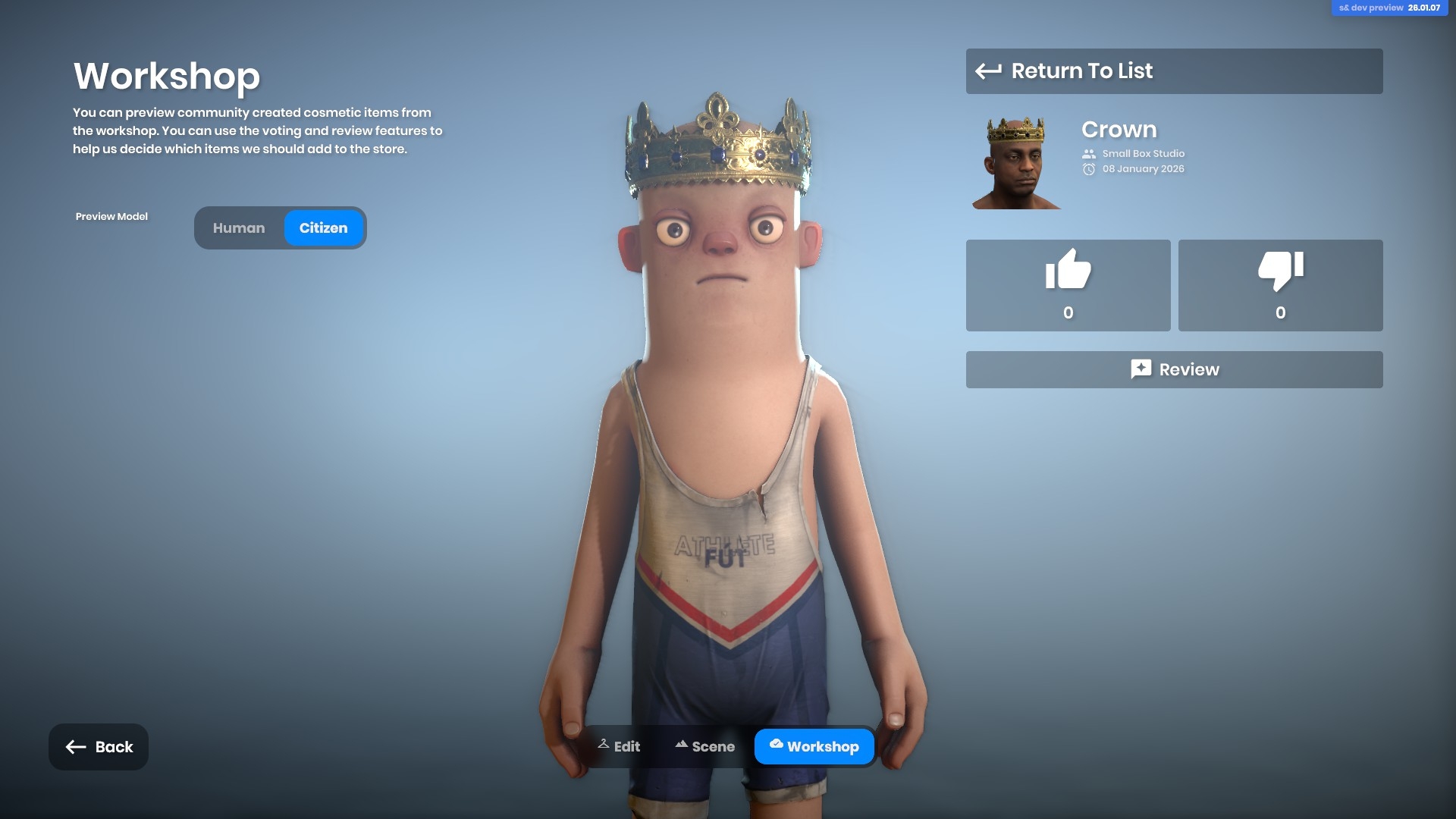Go back with the Back button

99,747
